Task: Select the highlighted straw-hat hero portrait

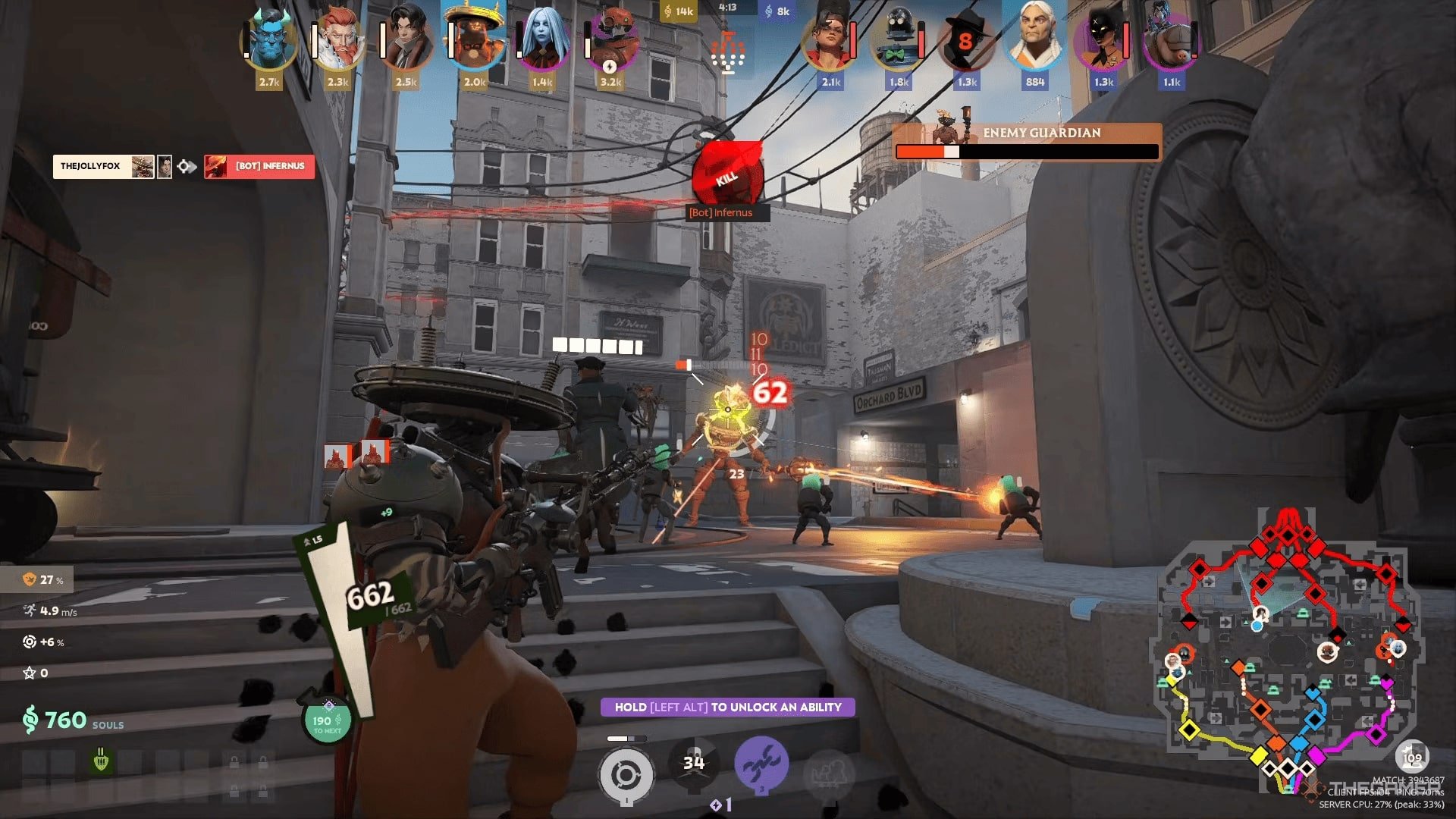Action: [475, 42]
